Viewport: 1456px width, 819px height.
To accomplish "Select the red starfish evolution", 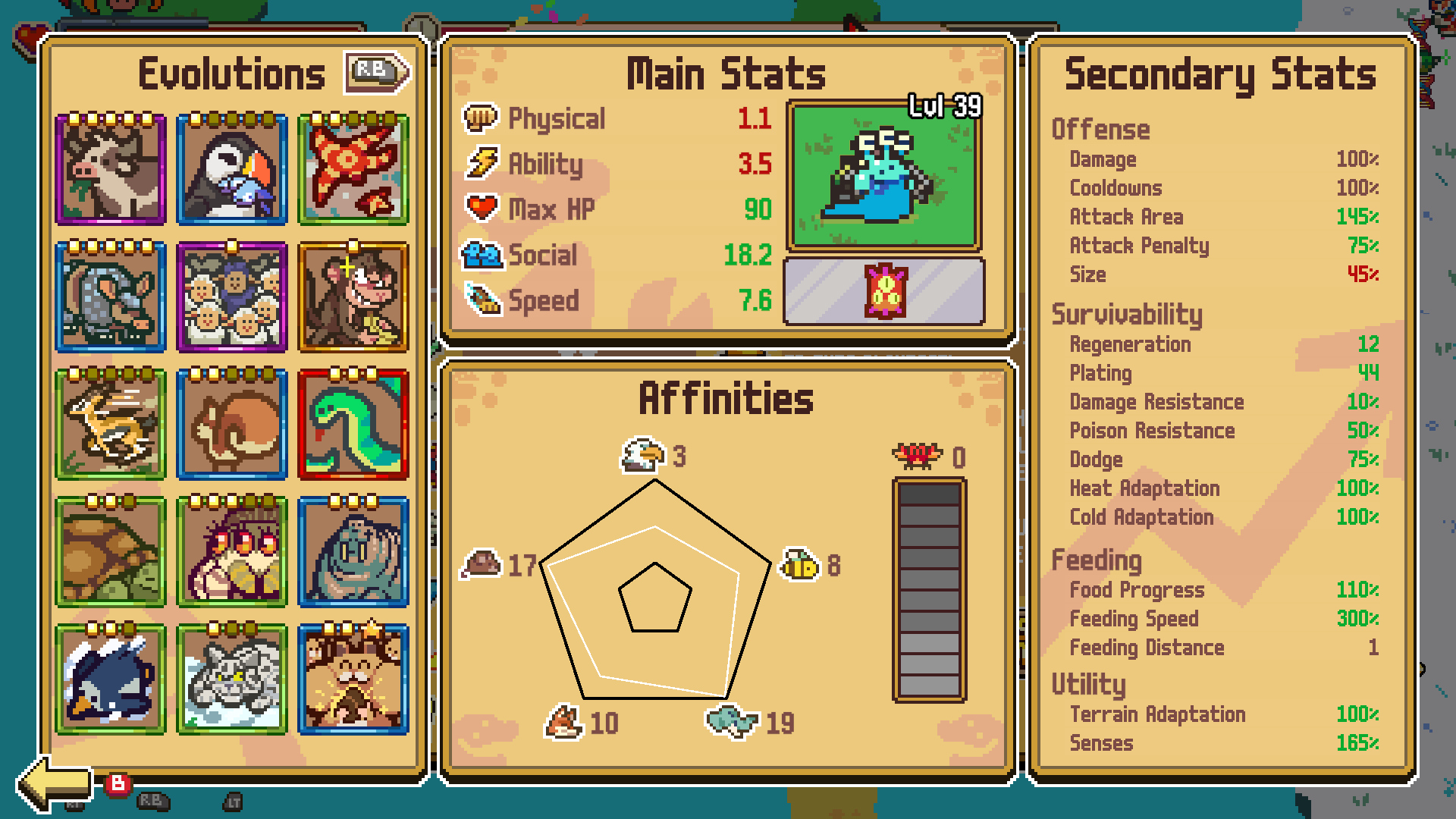I will 353,171.
